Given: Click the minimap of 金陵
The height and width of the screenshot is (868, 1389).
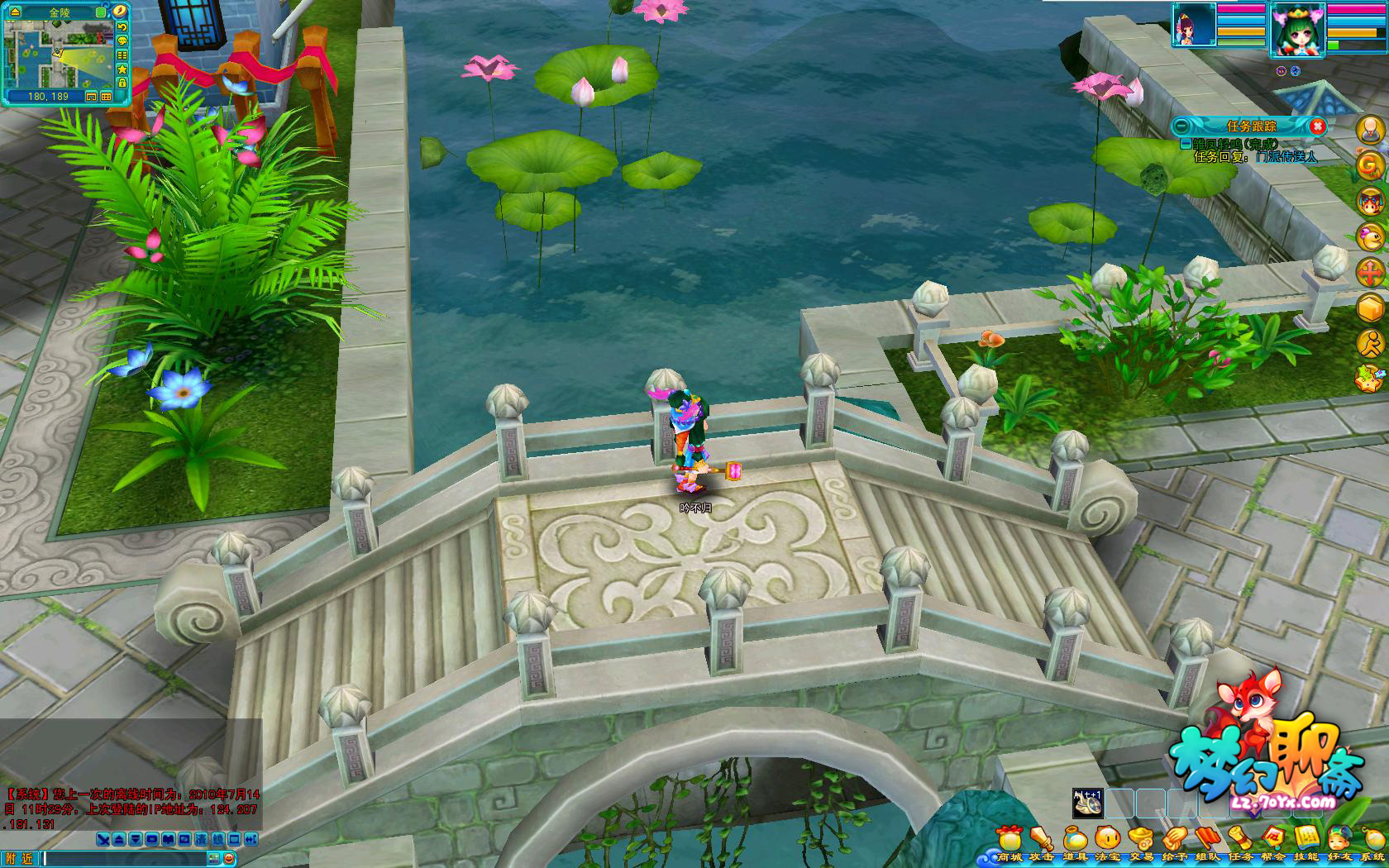Looking at the screenshot, I should click(x=58, y=54).
